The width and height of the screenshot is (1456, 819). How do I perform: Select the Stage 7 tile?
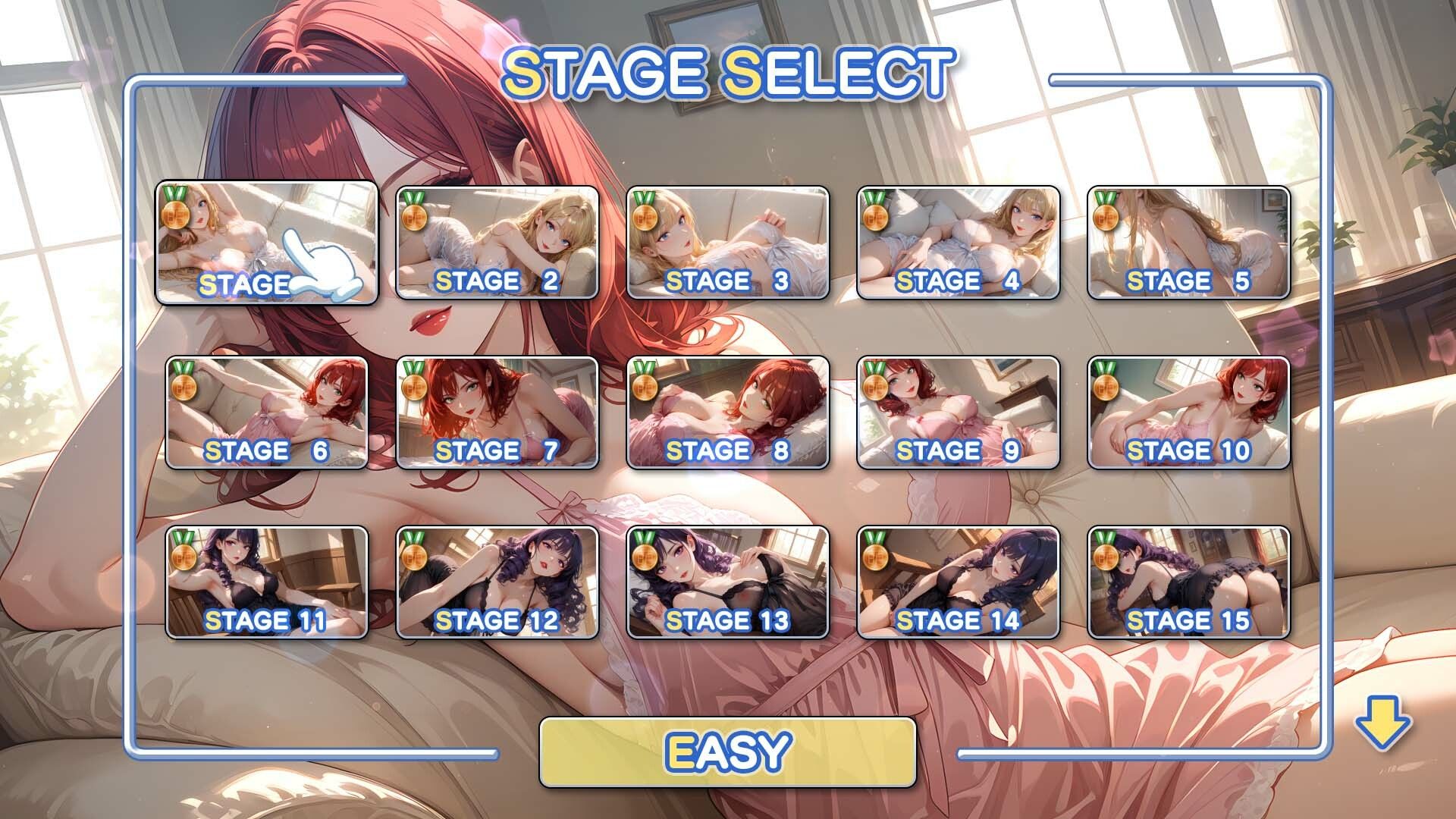[497, 413]
